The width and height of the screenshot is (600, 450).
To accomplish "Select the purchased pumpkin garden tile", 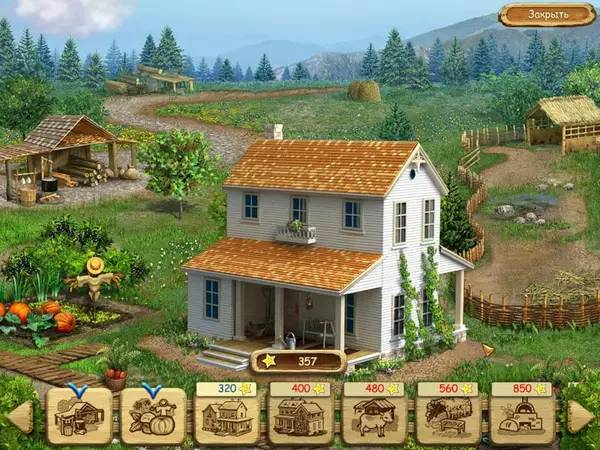I will [153, 416].
